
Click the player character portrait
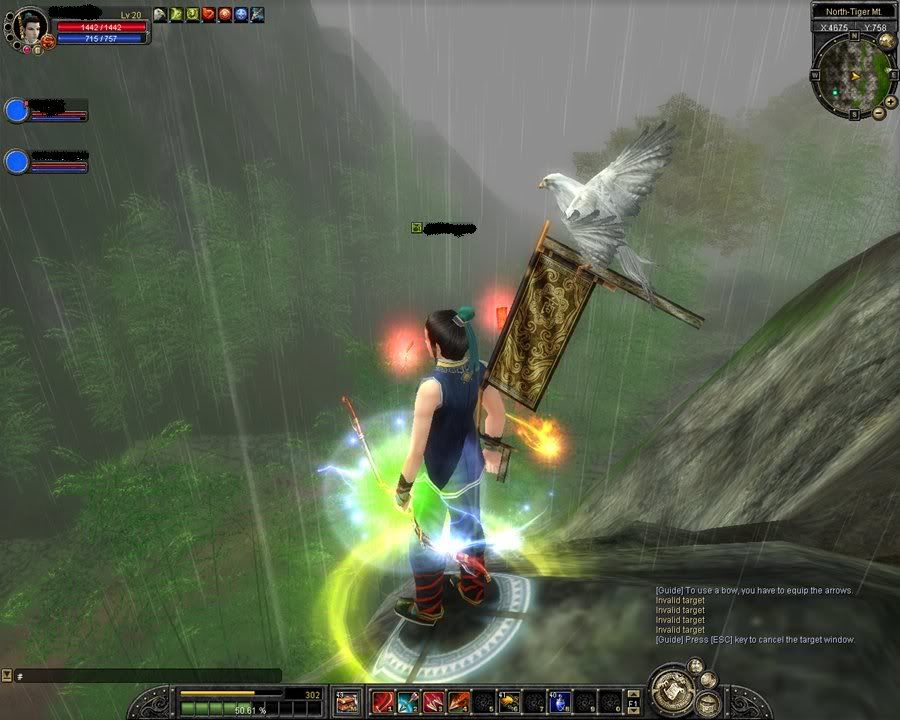coord(31,24)
